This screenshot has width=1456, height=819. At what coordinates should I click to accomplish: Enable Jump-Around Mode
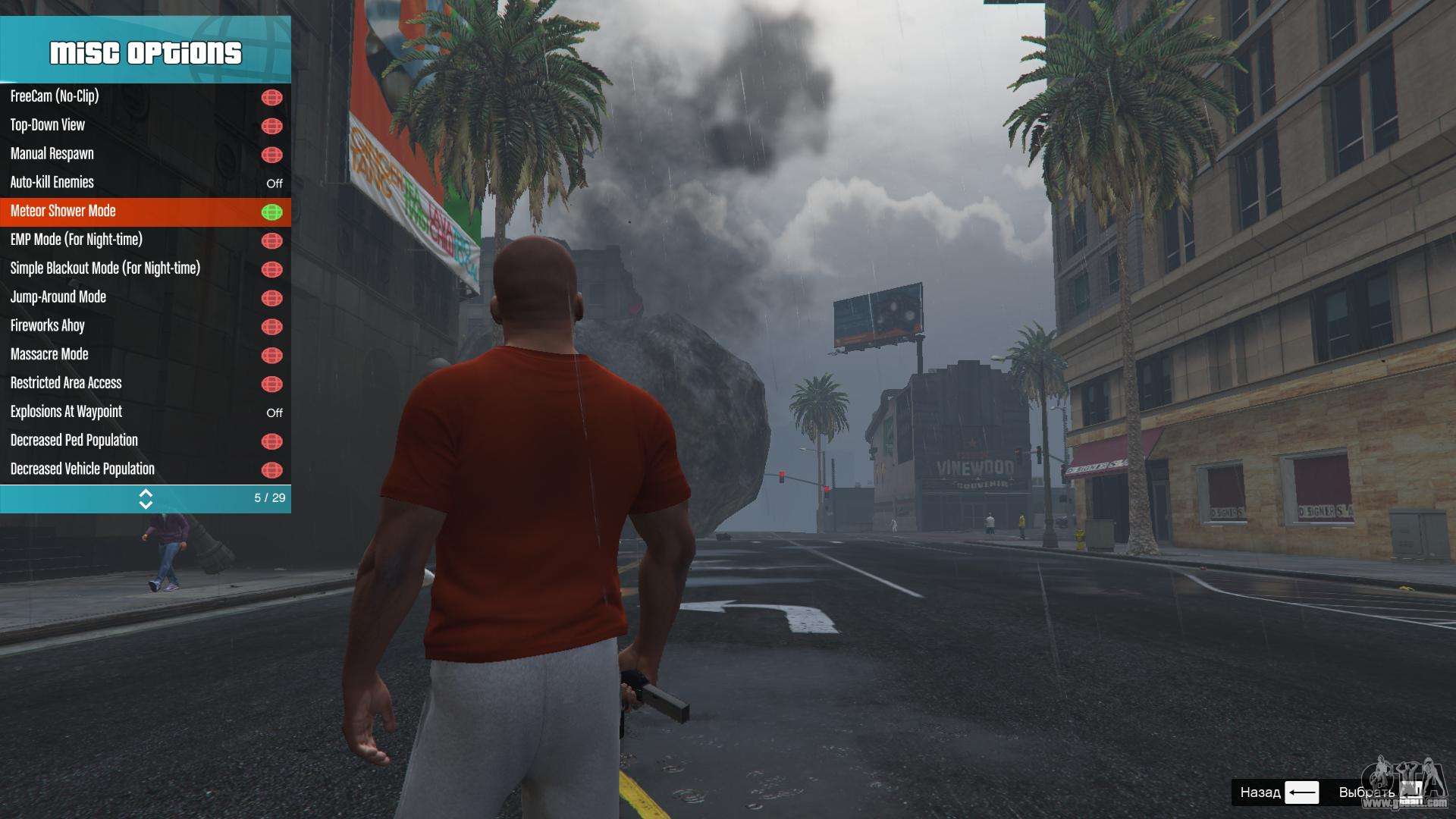[144, 297]
